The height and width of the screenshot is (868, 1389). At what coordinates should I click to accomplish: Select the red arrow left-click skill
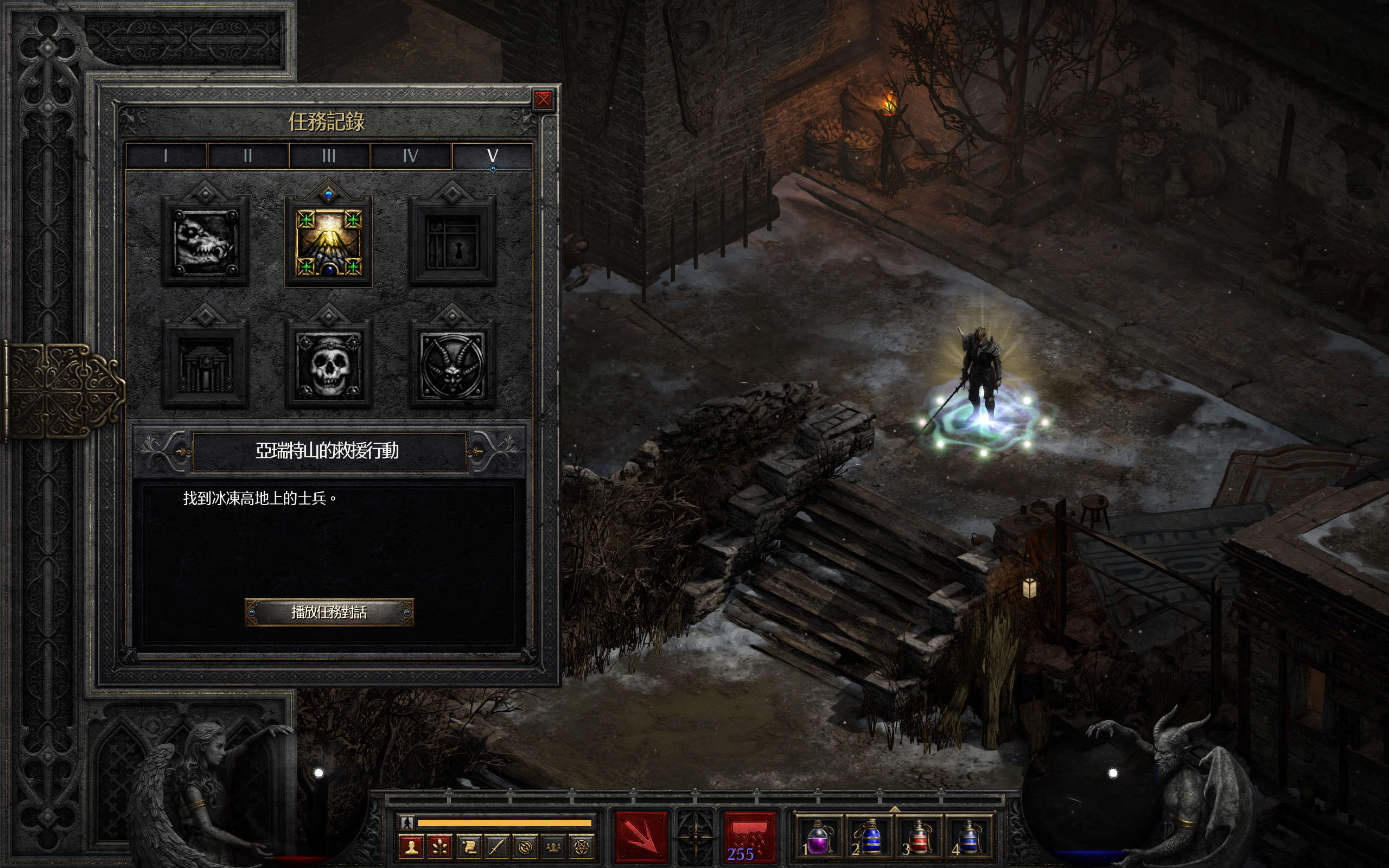[x=641, y=837]
